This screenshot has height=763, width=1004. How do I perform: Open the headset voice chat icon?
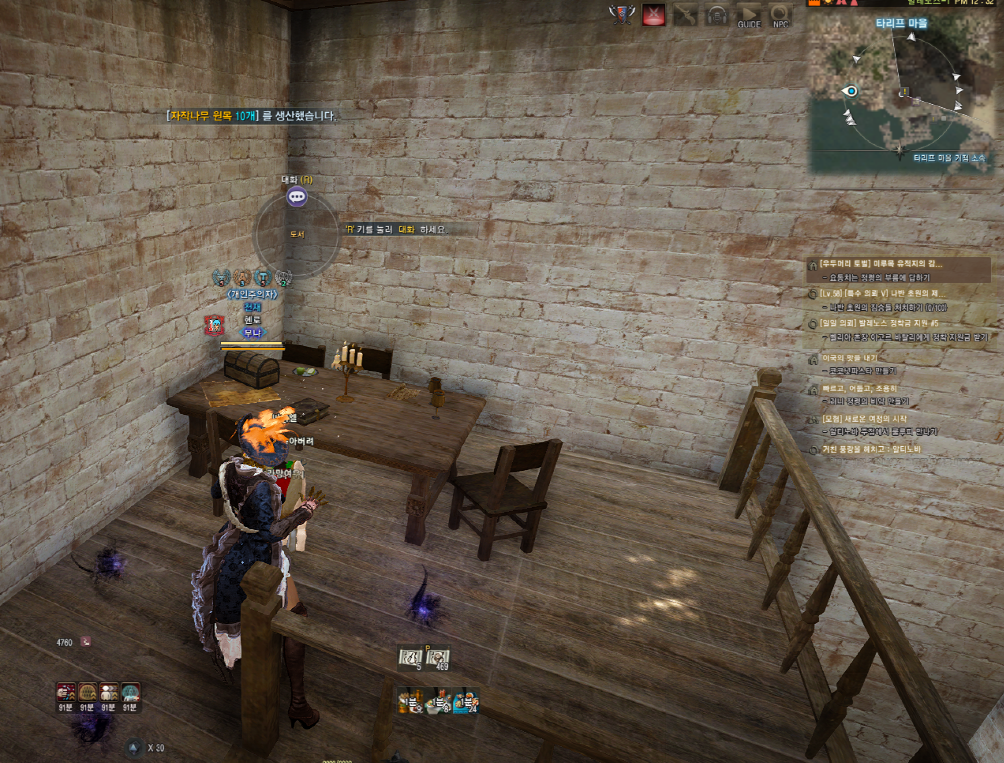click(716, 16)
